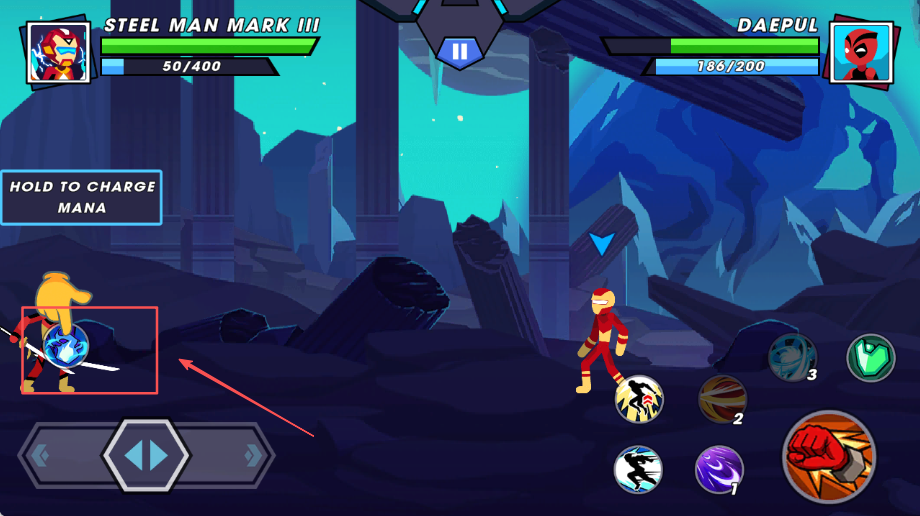920x516 pixels.
Task: Click the hexagonal movement control knob
Action: click(x=146, y=456)
